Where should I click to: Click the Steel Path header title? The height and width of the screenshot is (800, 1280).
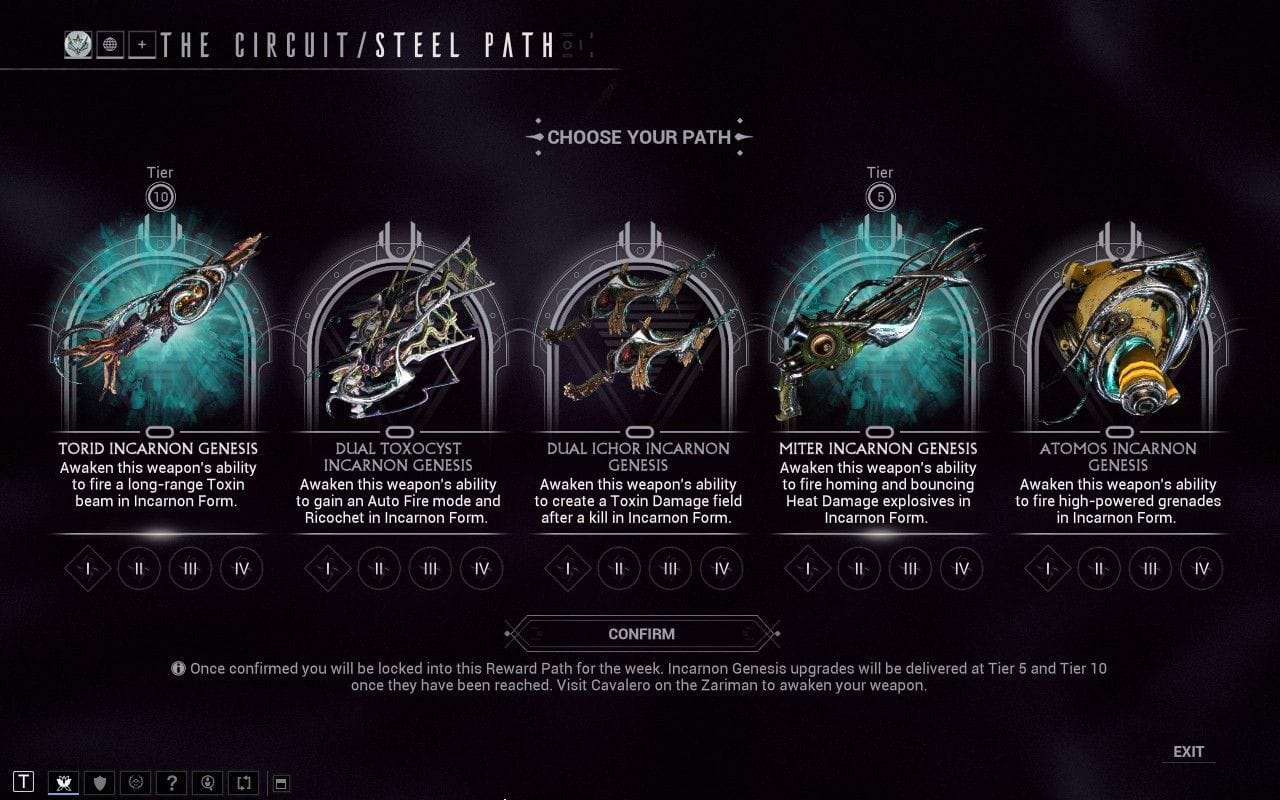[x=355, y=44]
